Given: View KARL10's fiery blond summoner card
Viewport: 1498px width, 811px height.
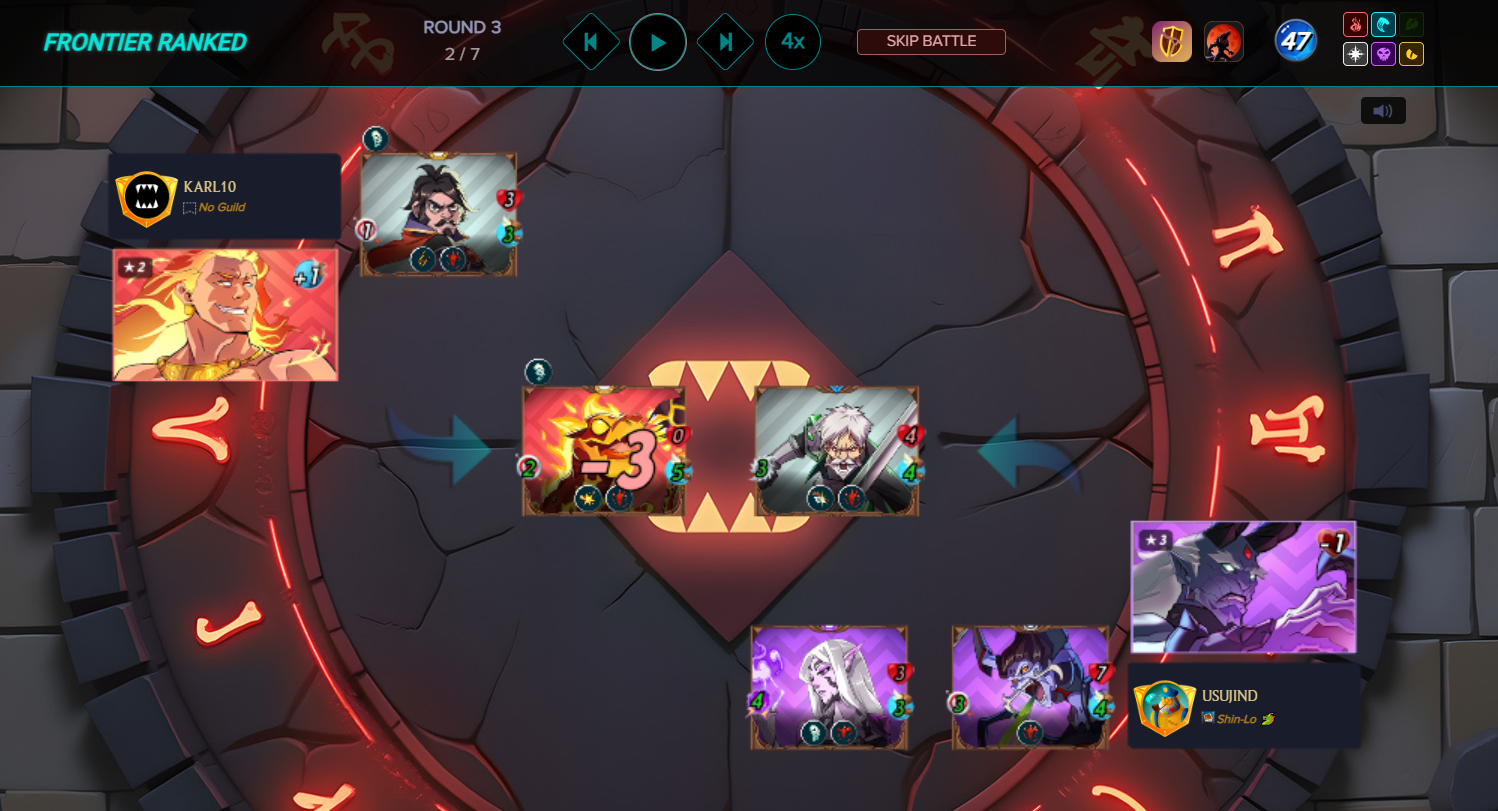Looking at the screenshot, I should coord(225,315).
